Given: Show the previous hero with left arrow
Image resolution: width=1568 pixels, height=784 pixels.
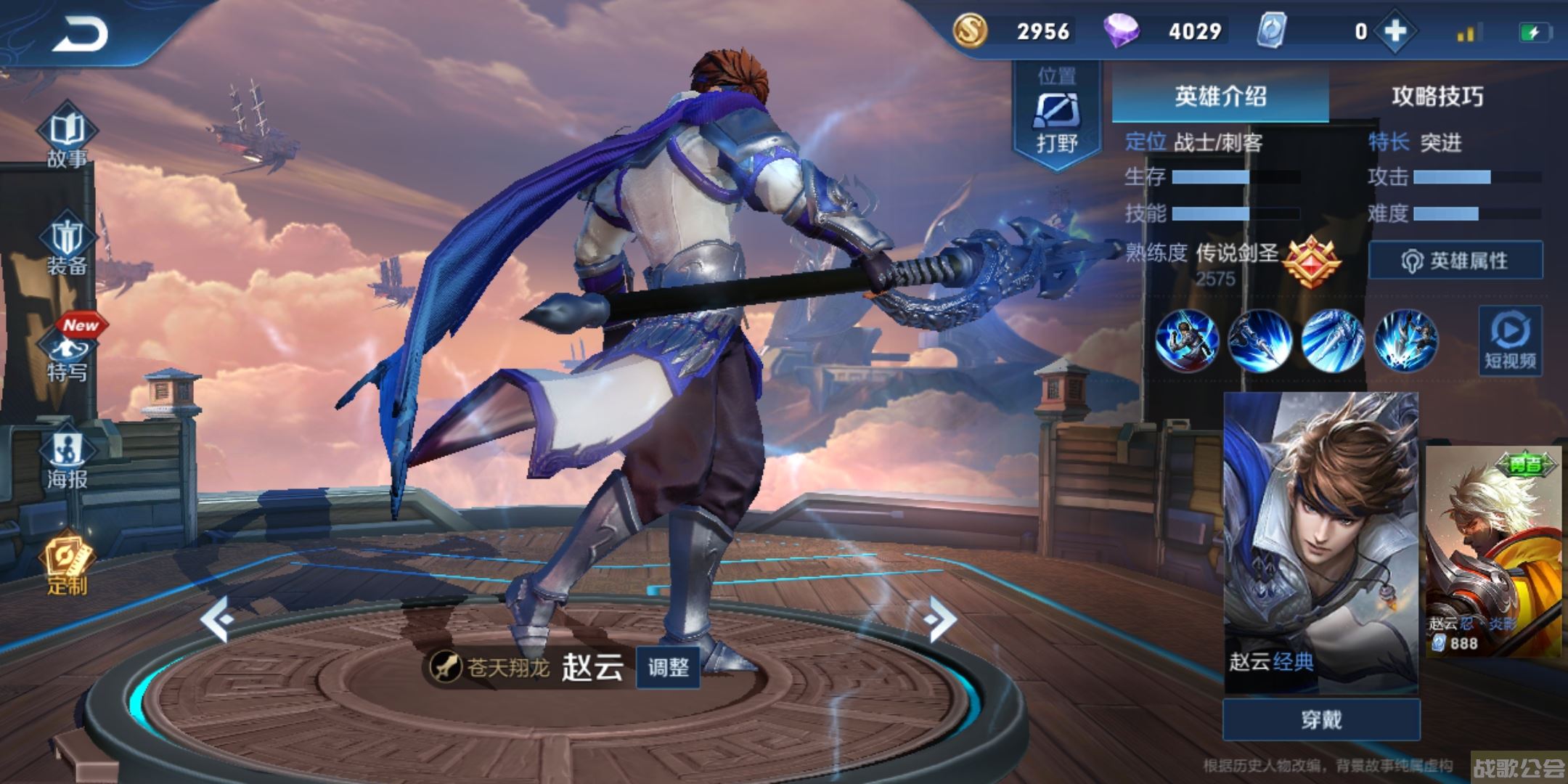Looking at the screenshot, I should 216,618.
